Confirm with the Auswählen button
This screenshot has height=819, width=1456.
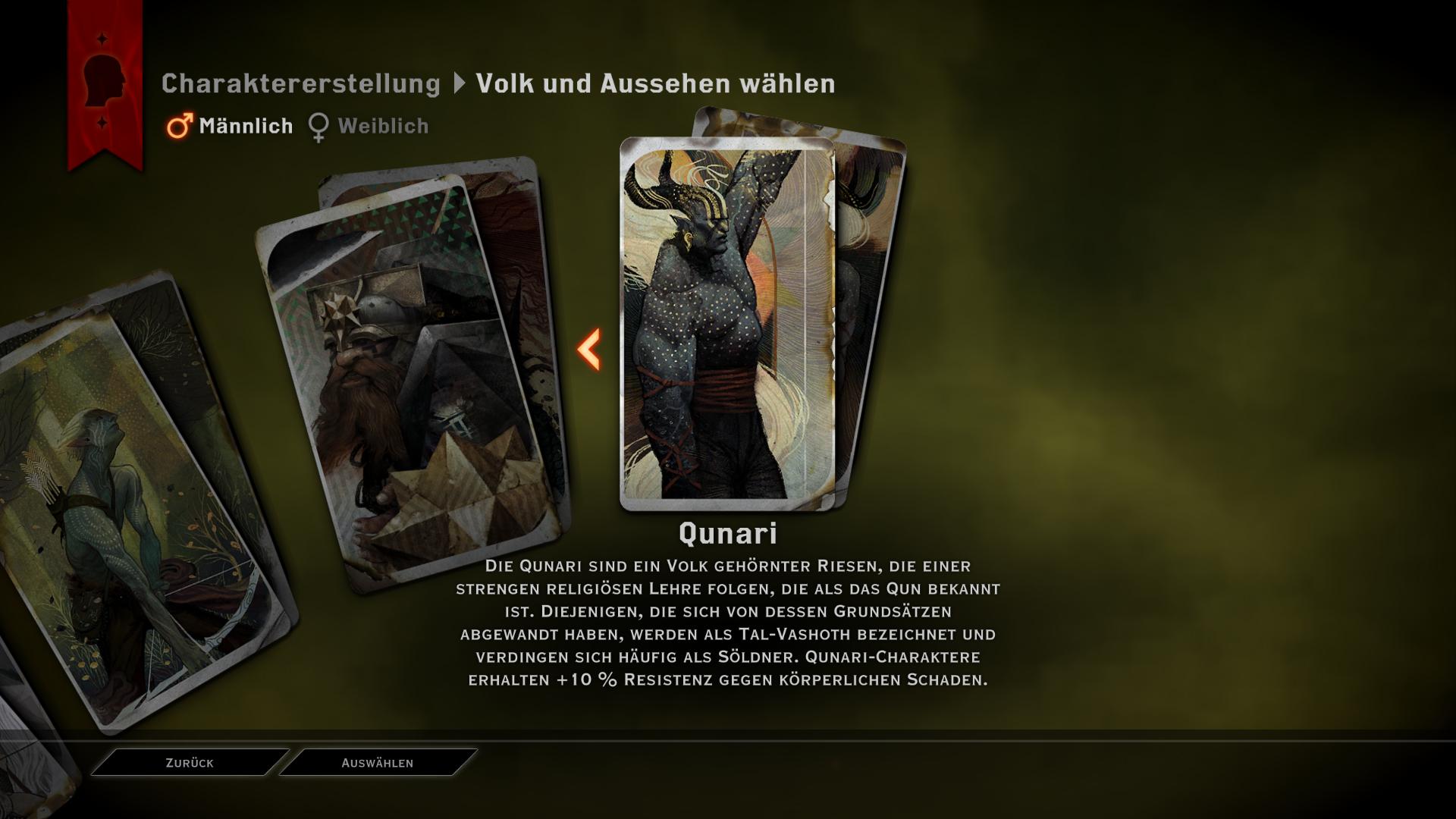coord(378,763)
